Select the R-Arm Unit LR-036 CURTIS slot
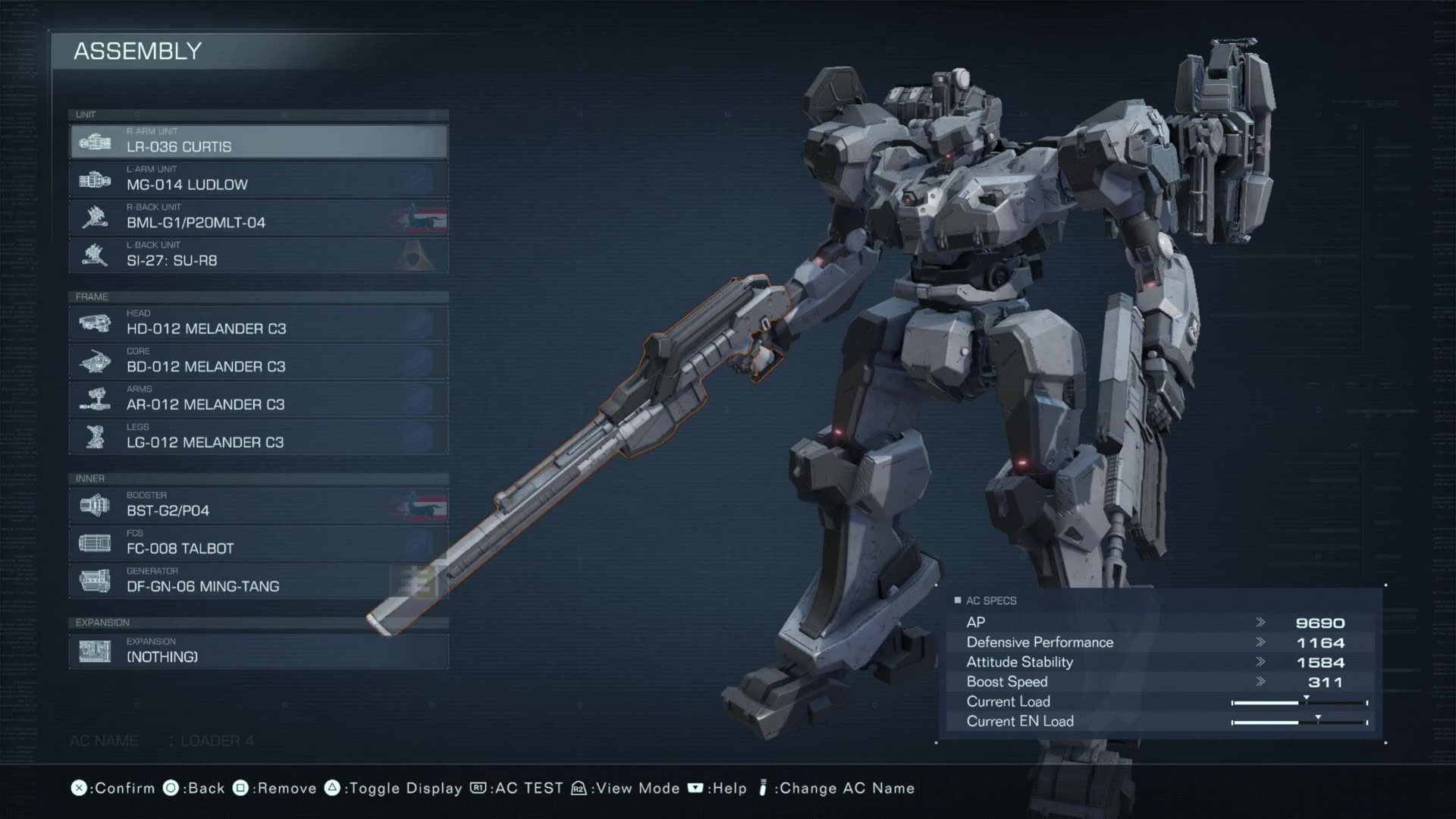 click(258, 142)
